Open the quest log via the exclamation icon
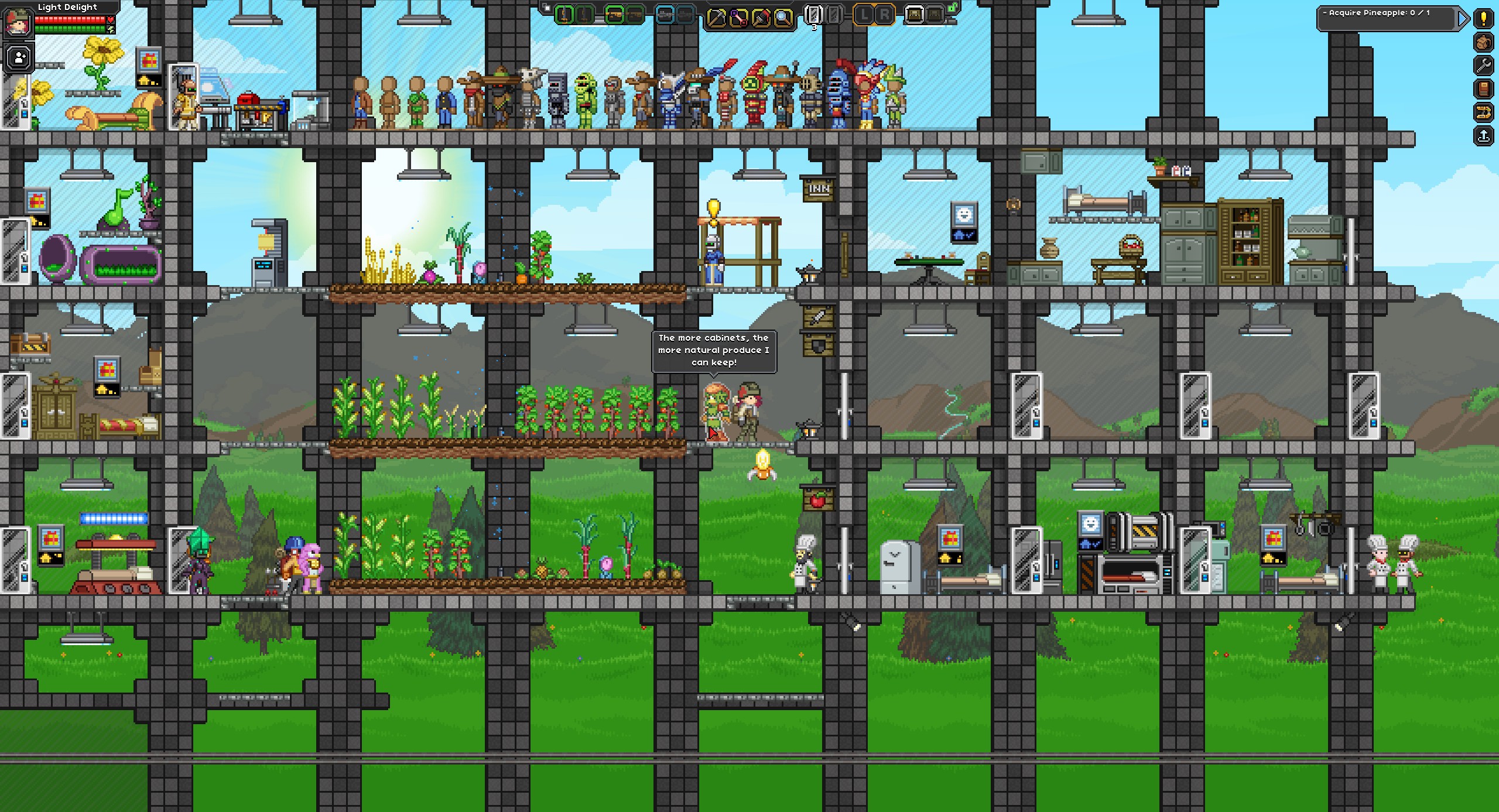The height and width of the screenshot is (812, 1499). point(1484,19)
